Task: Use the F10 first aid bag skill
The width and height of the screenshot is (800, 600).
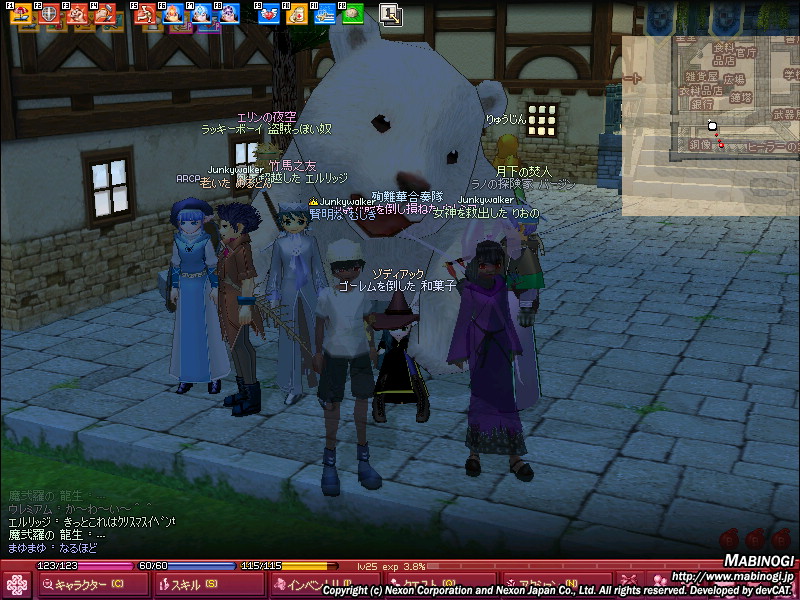Action: (x=296, y=14)
